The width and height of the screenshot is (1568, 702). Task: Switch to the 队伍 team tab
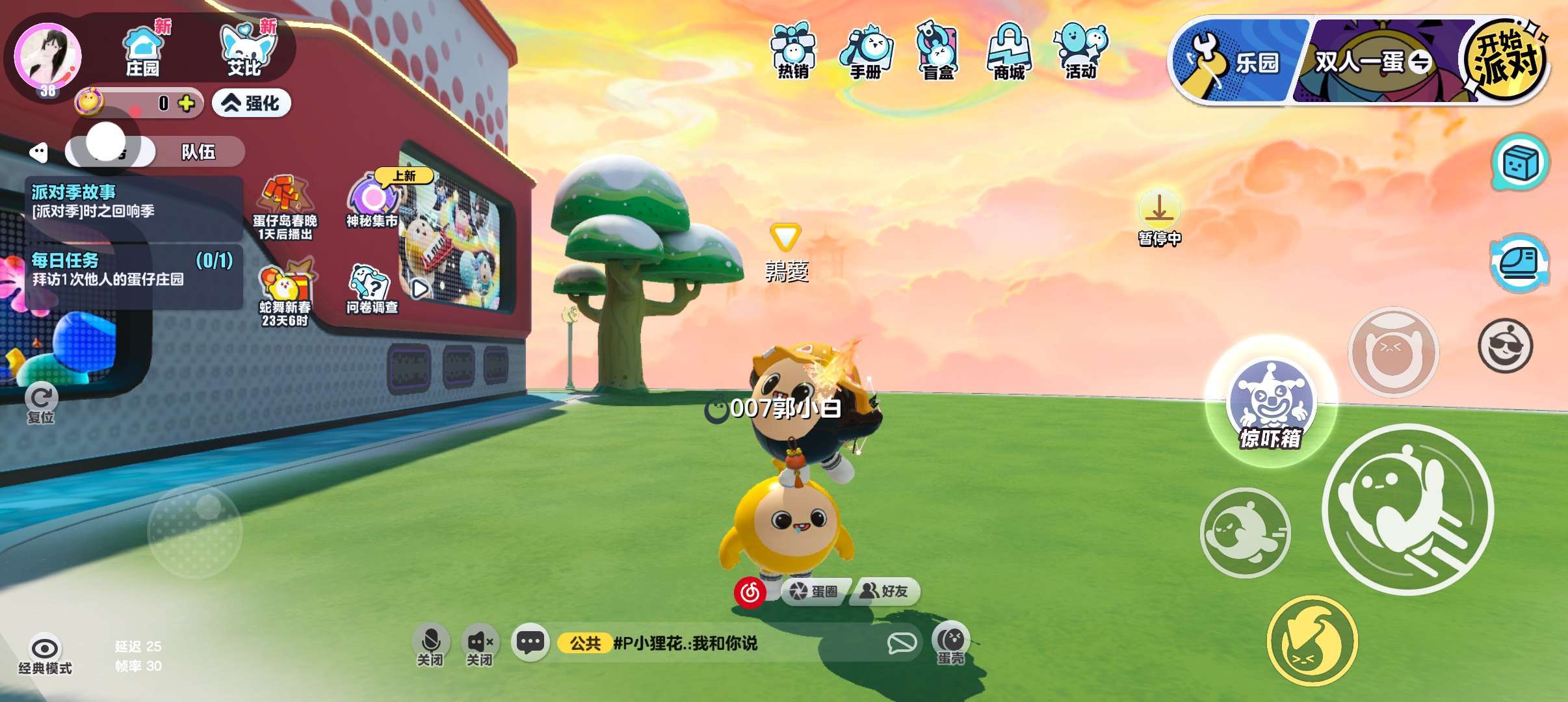198,152
